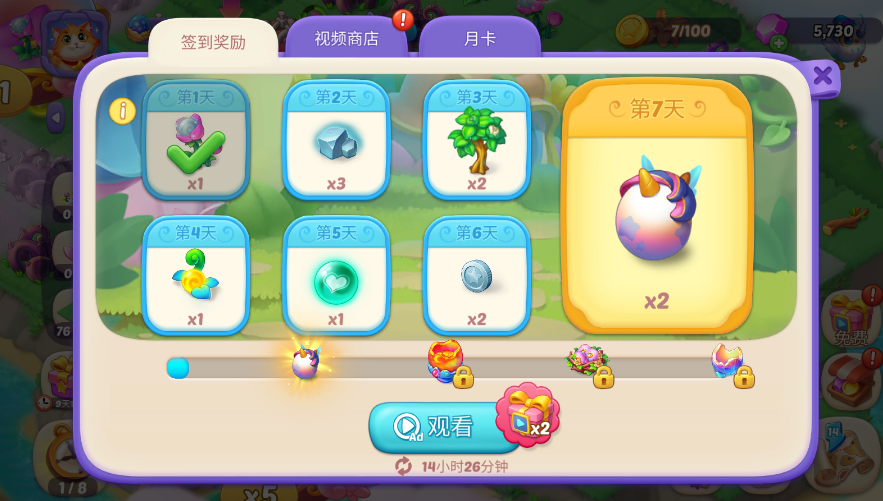
Task: Click the locked rainbow egg milestone
Action: [728, 361]
